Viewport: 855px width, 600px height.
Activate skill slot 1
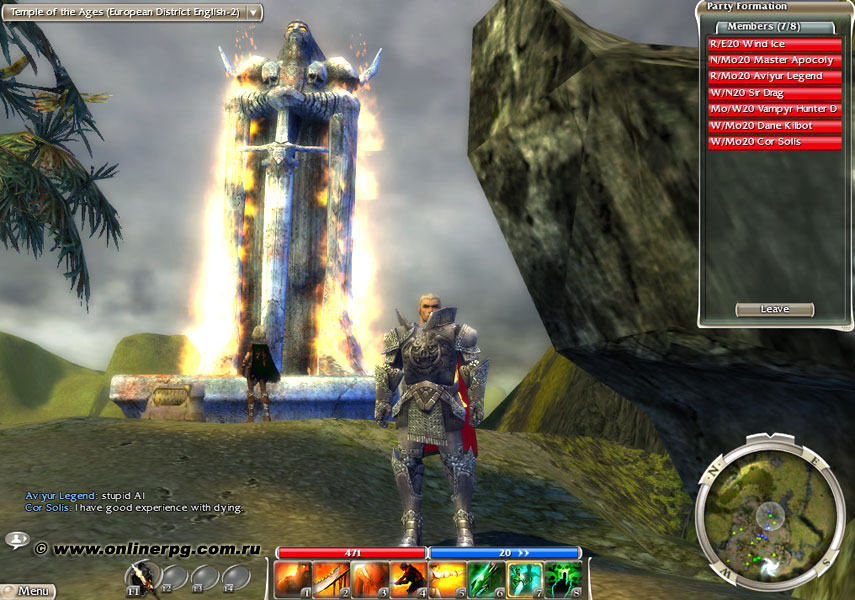click(293, 579)
